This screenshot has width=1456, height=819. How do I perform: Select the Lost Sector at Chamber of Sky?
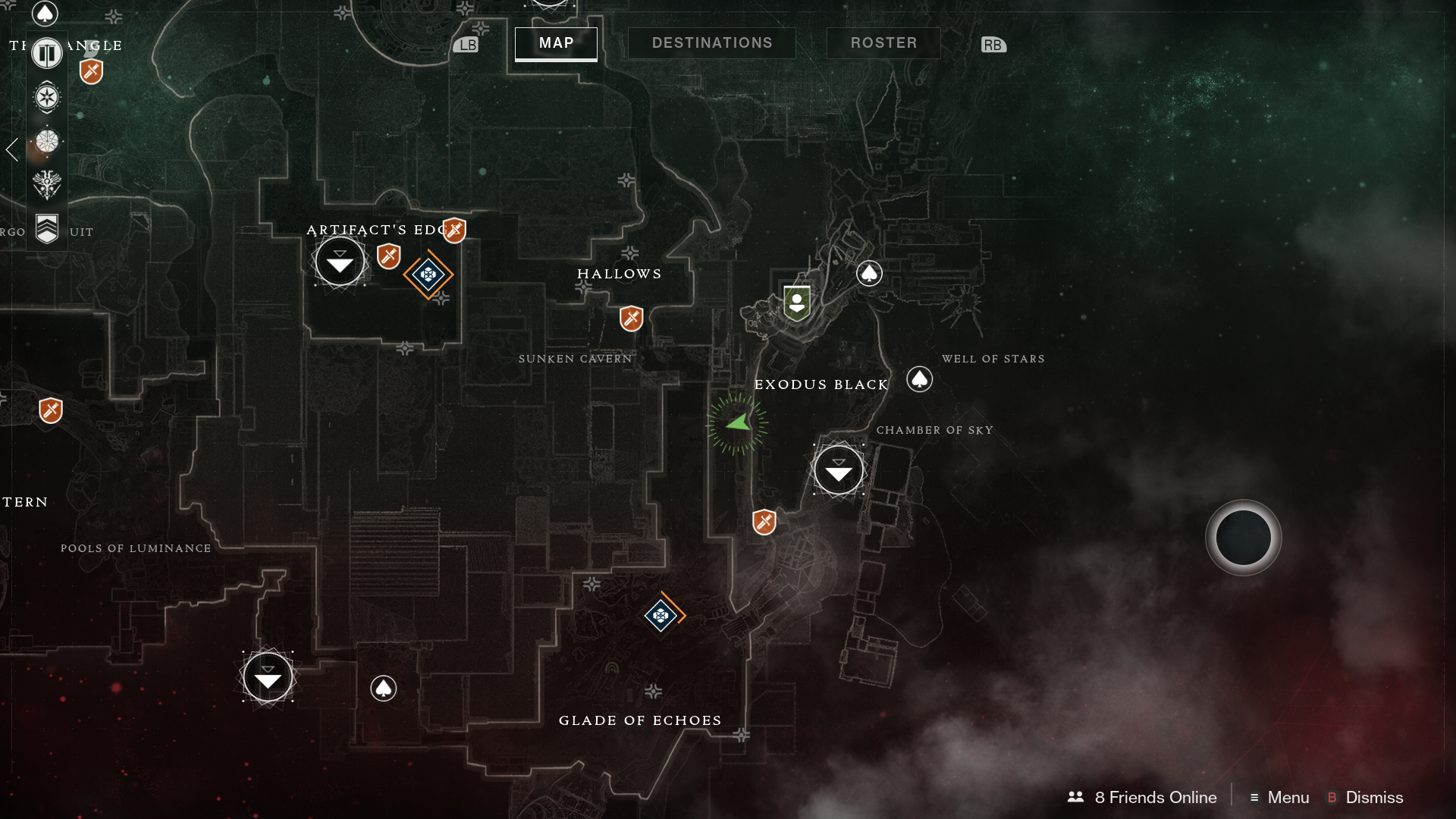pos(839,469)
